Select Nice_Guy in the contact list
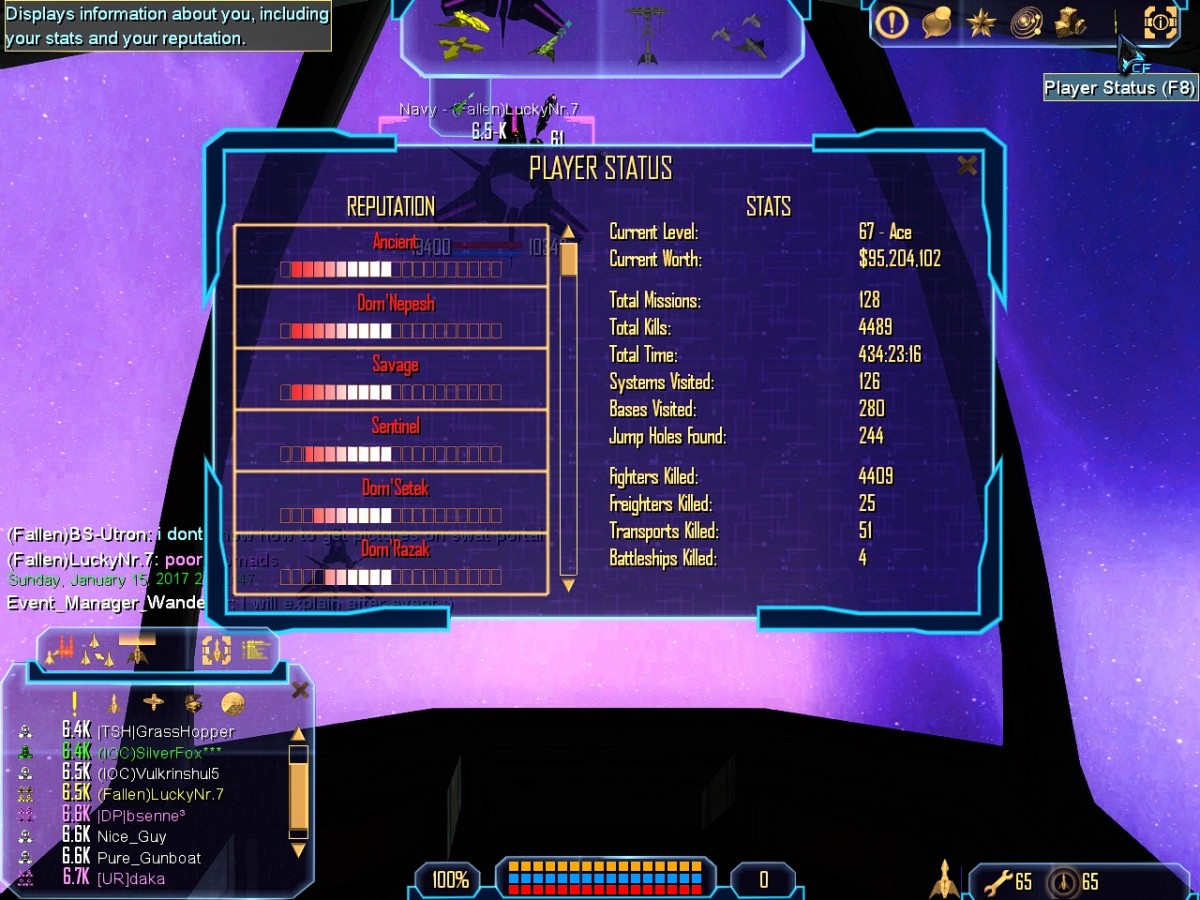 131,837
